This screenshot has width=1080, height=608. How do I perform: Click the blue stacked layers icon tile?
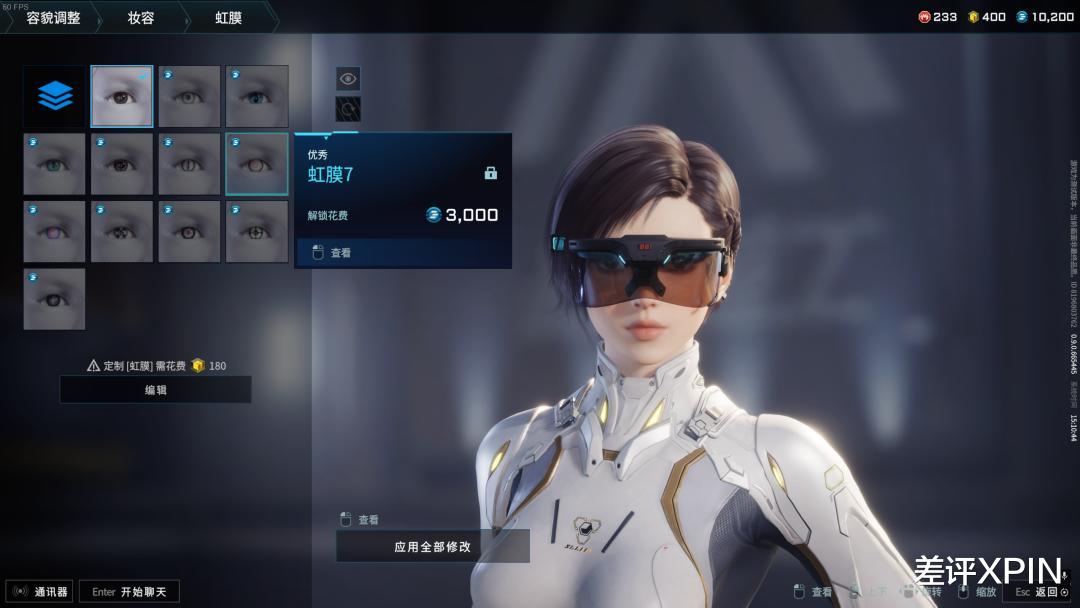55,97
